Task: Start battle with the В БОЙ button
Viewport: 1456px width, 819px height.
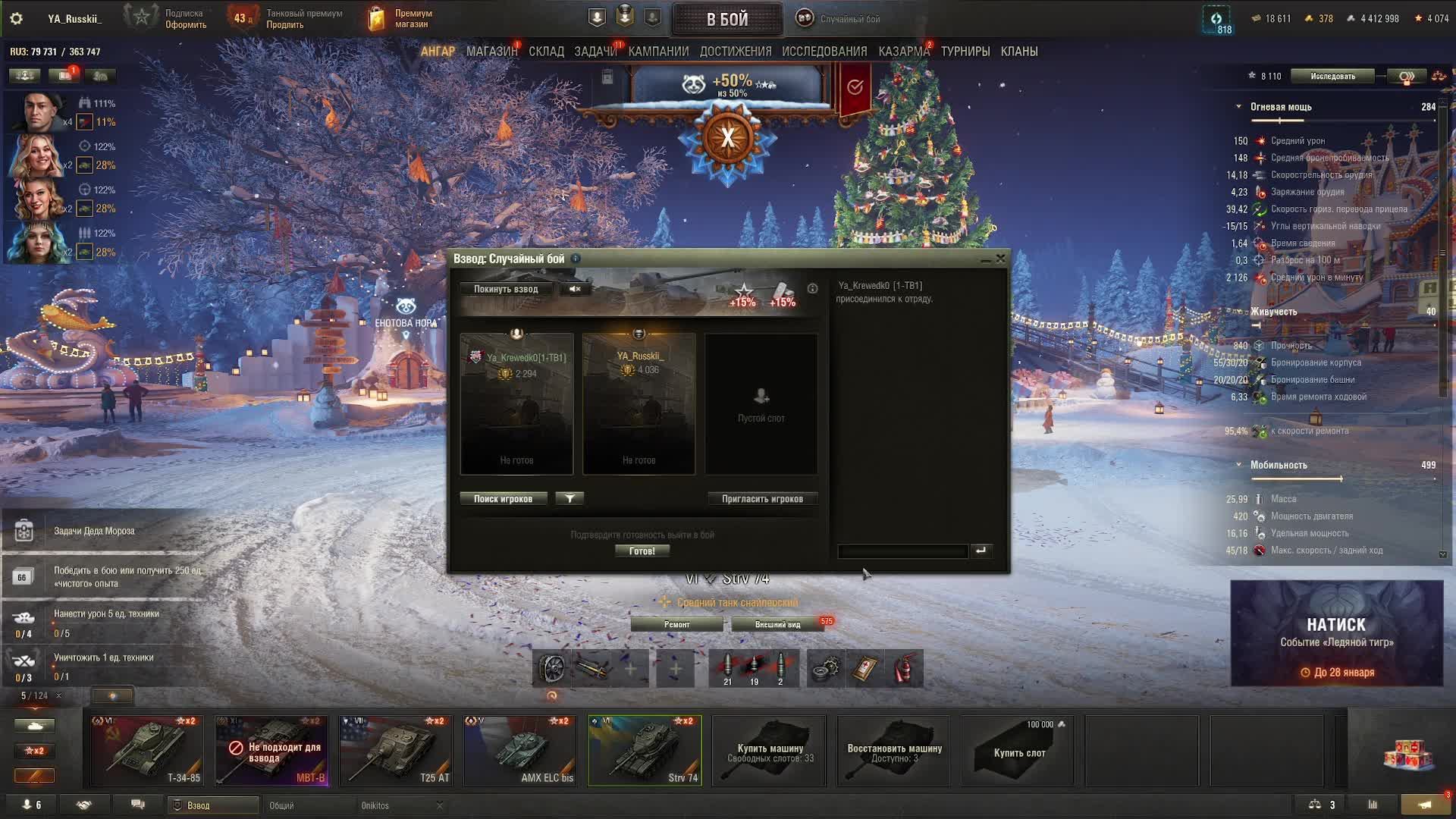Action: 727,20
